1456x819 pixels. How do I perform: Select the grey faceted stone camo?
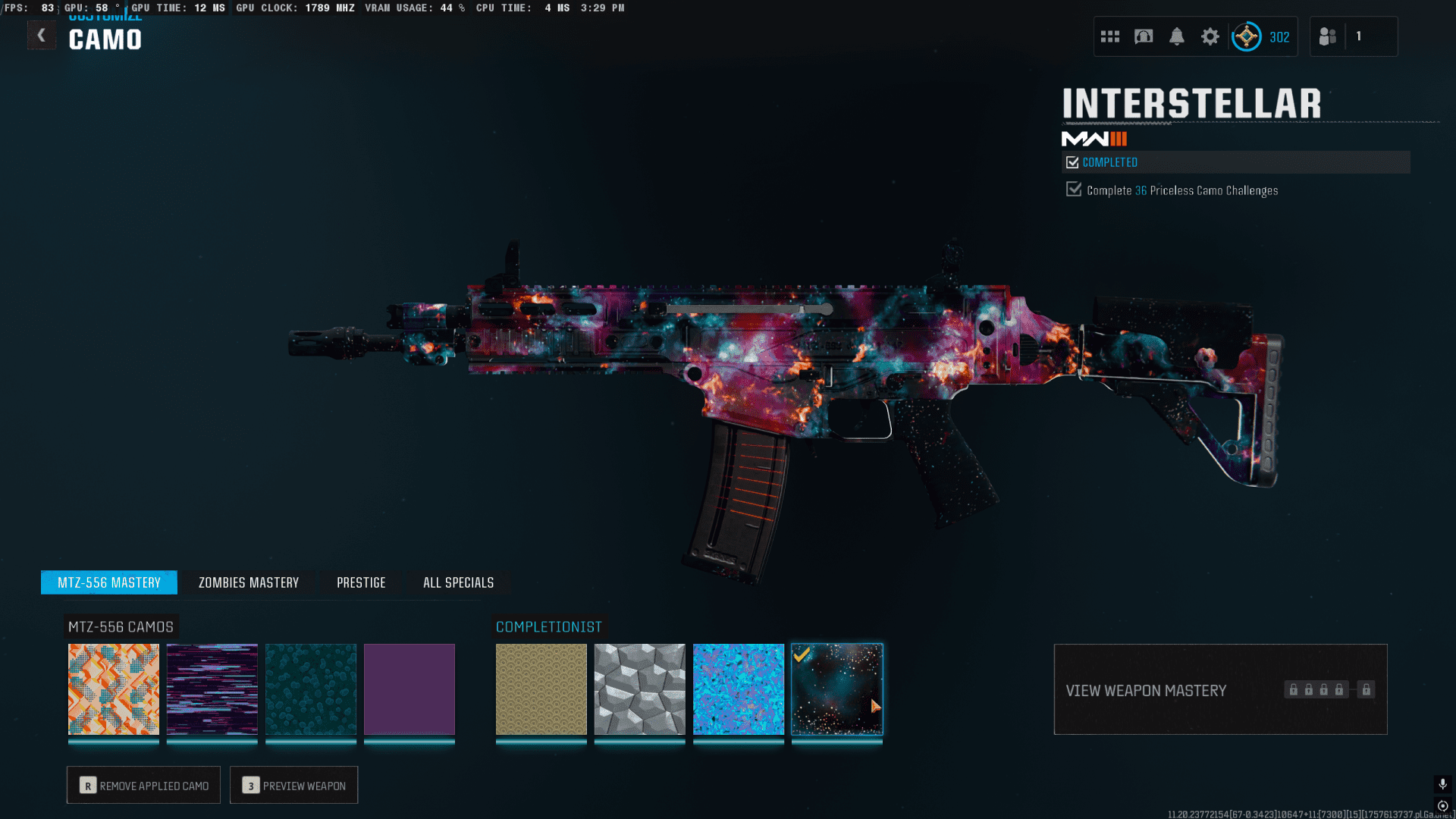tap(640, 689)
